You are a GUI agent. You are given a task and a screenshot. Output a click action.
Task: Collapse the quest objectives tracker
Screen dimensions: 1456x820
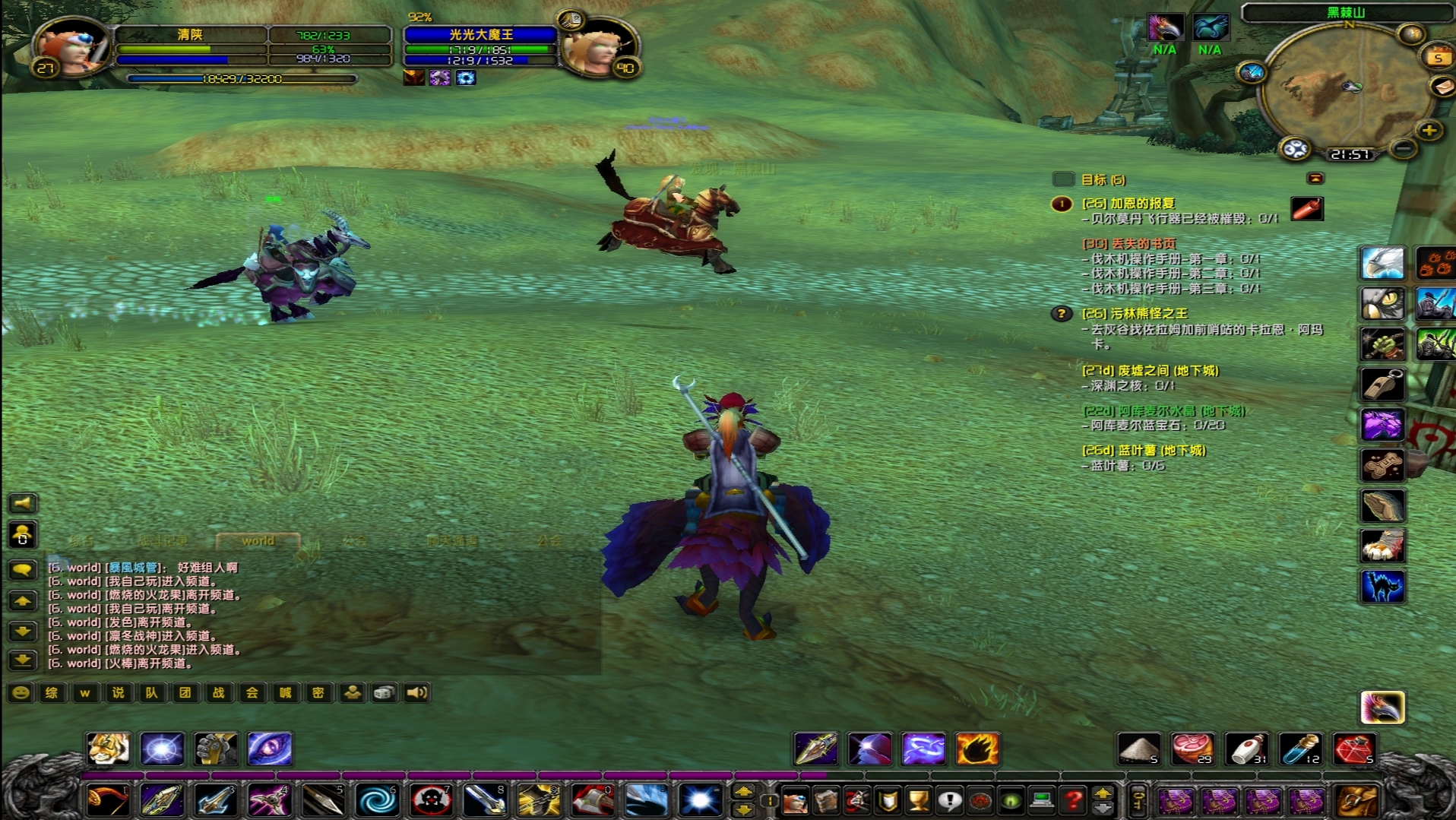pos(1315,179)
